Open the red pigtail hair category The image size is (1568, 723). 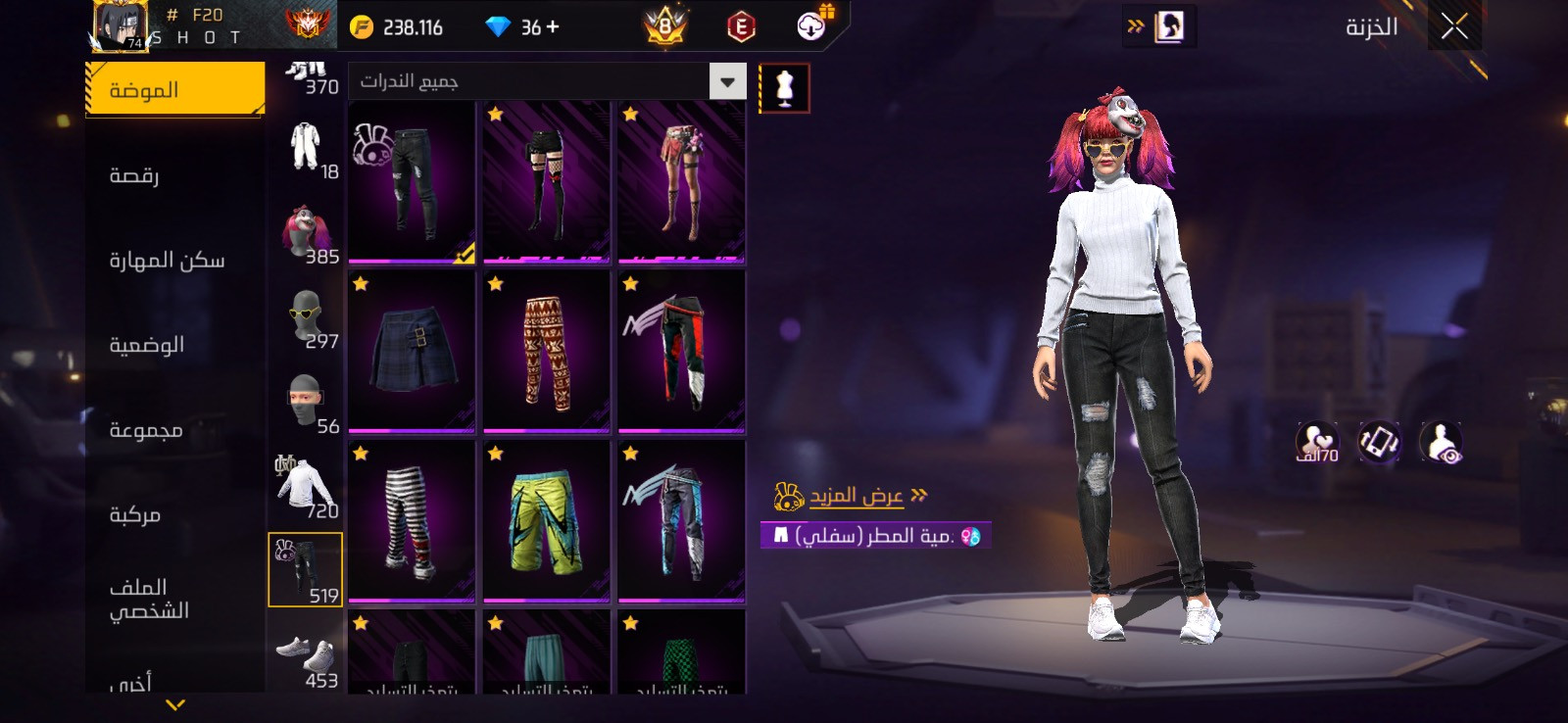[x=306, y=233]
